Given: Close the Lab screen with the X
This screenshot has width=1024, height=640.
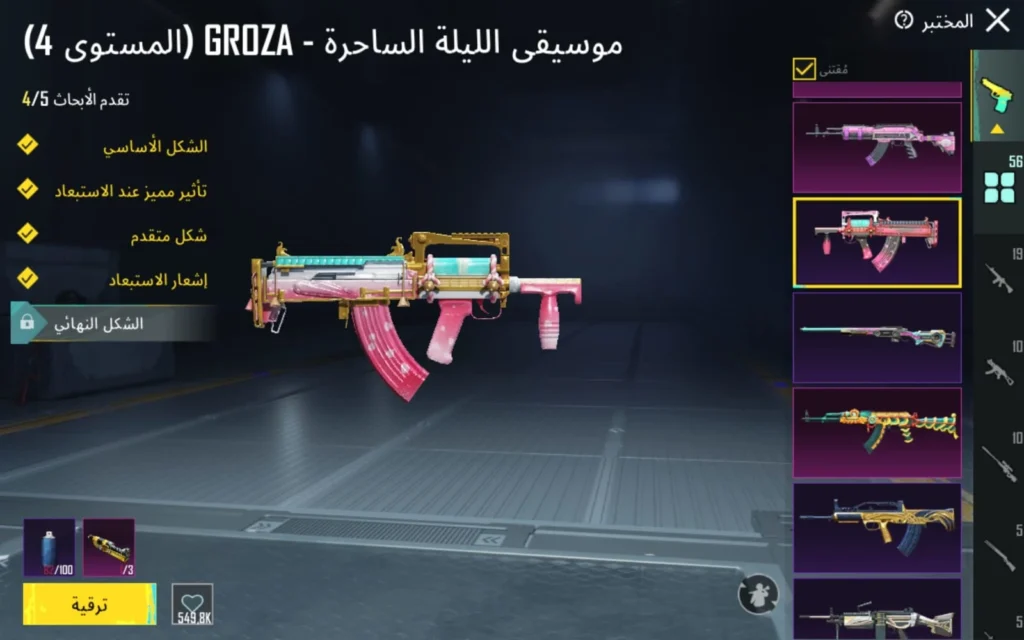Looking at the screenshot, I should click(997, 20).
